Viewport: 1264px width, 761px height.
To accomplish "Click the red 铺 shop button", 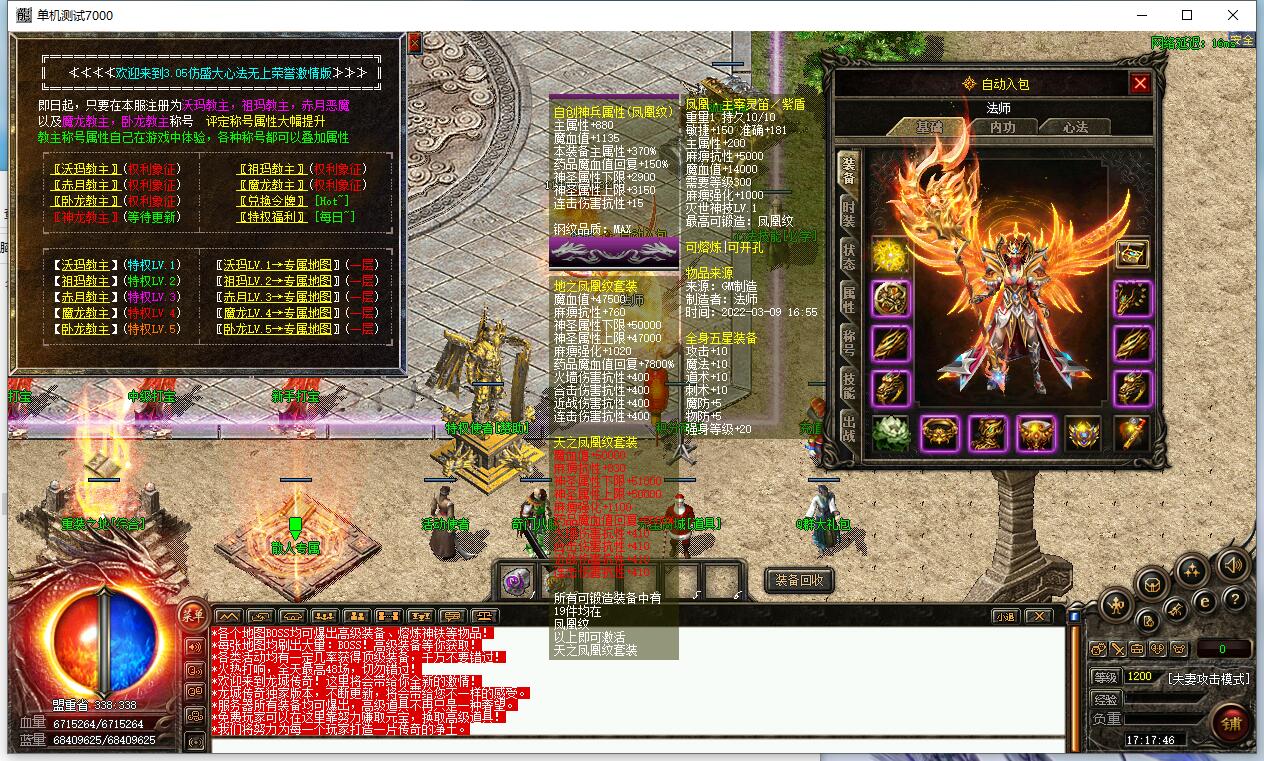I will 1232,724.
